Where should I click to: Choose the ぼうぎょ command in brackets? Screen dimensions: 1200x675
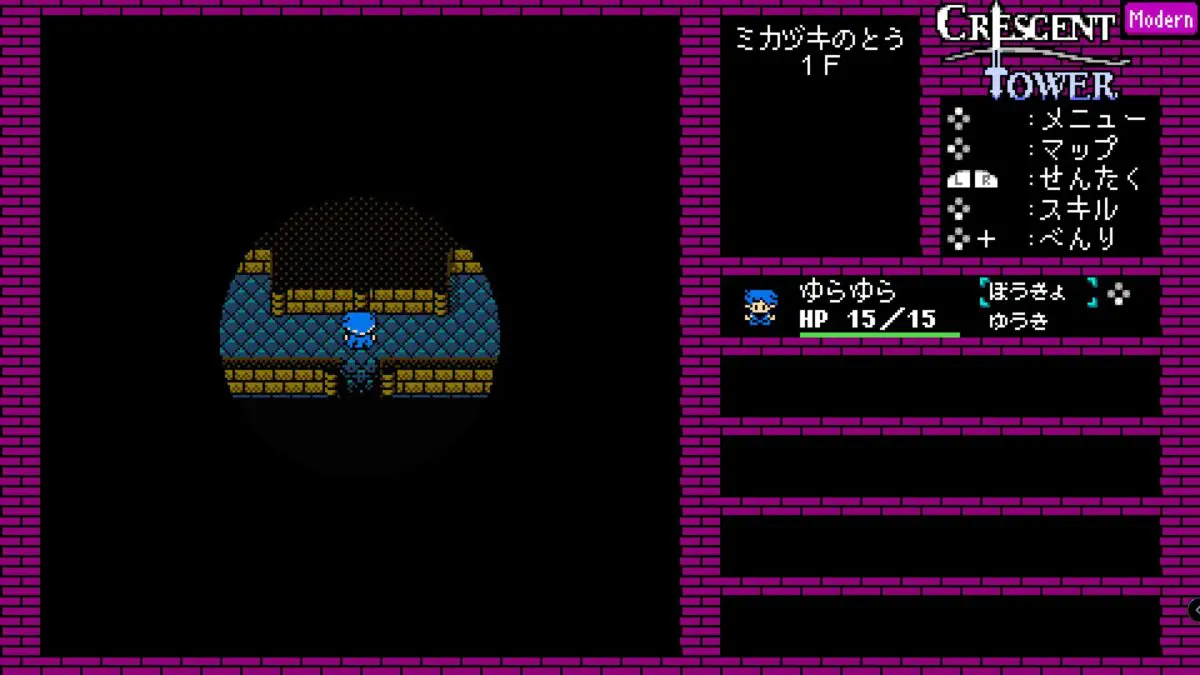(1037, 292)
